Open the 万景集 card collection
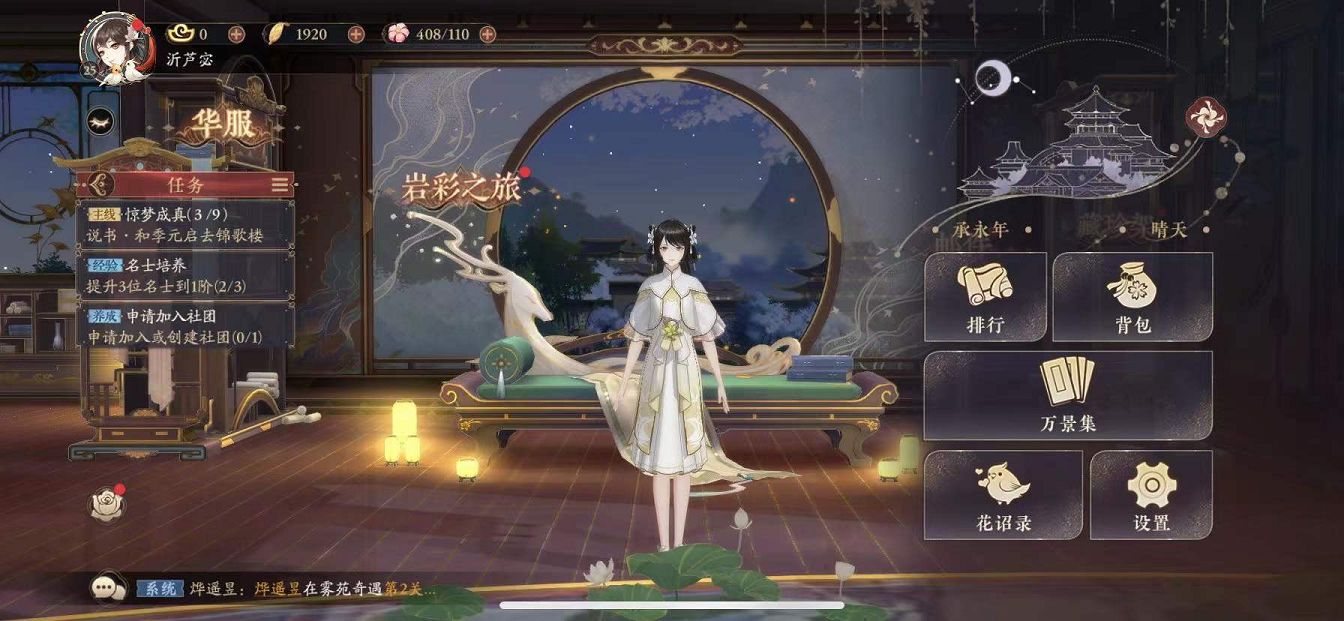 click(x=1067, y=396)
